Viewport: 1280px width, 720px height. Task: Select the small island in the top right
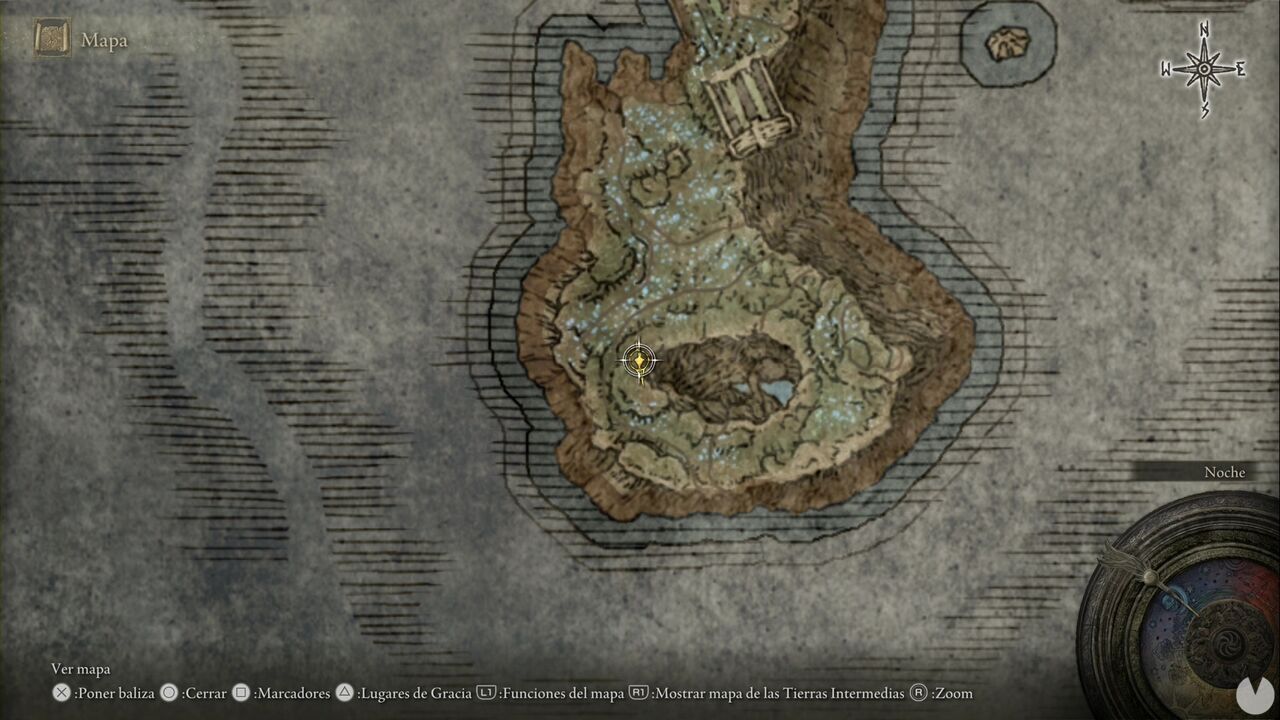(x=1006, y=44)
